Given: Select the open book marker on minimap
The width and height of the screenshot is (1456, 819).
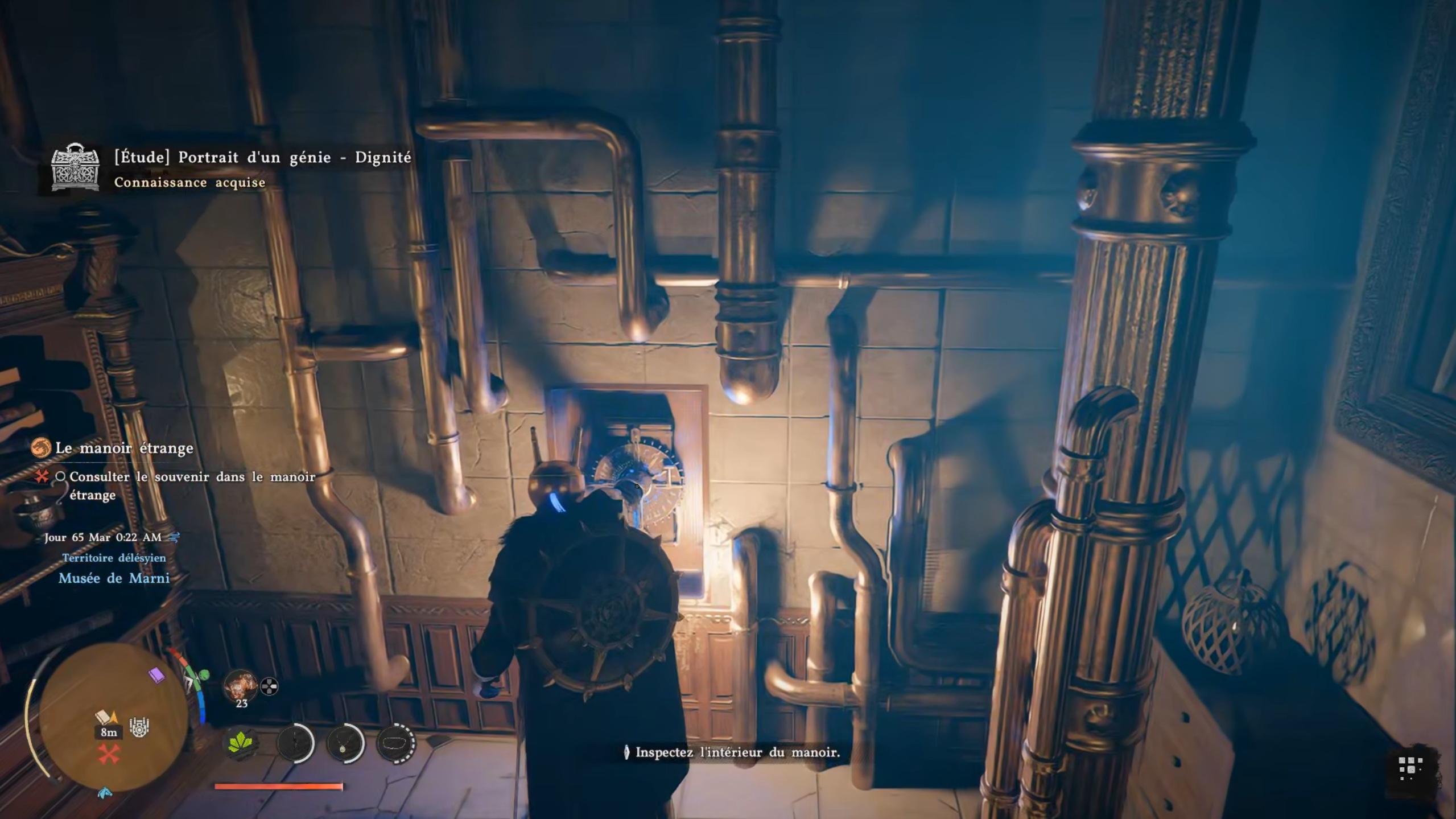Looking at the screenshot, I should tap(104, 717).
